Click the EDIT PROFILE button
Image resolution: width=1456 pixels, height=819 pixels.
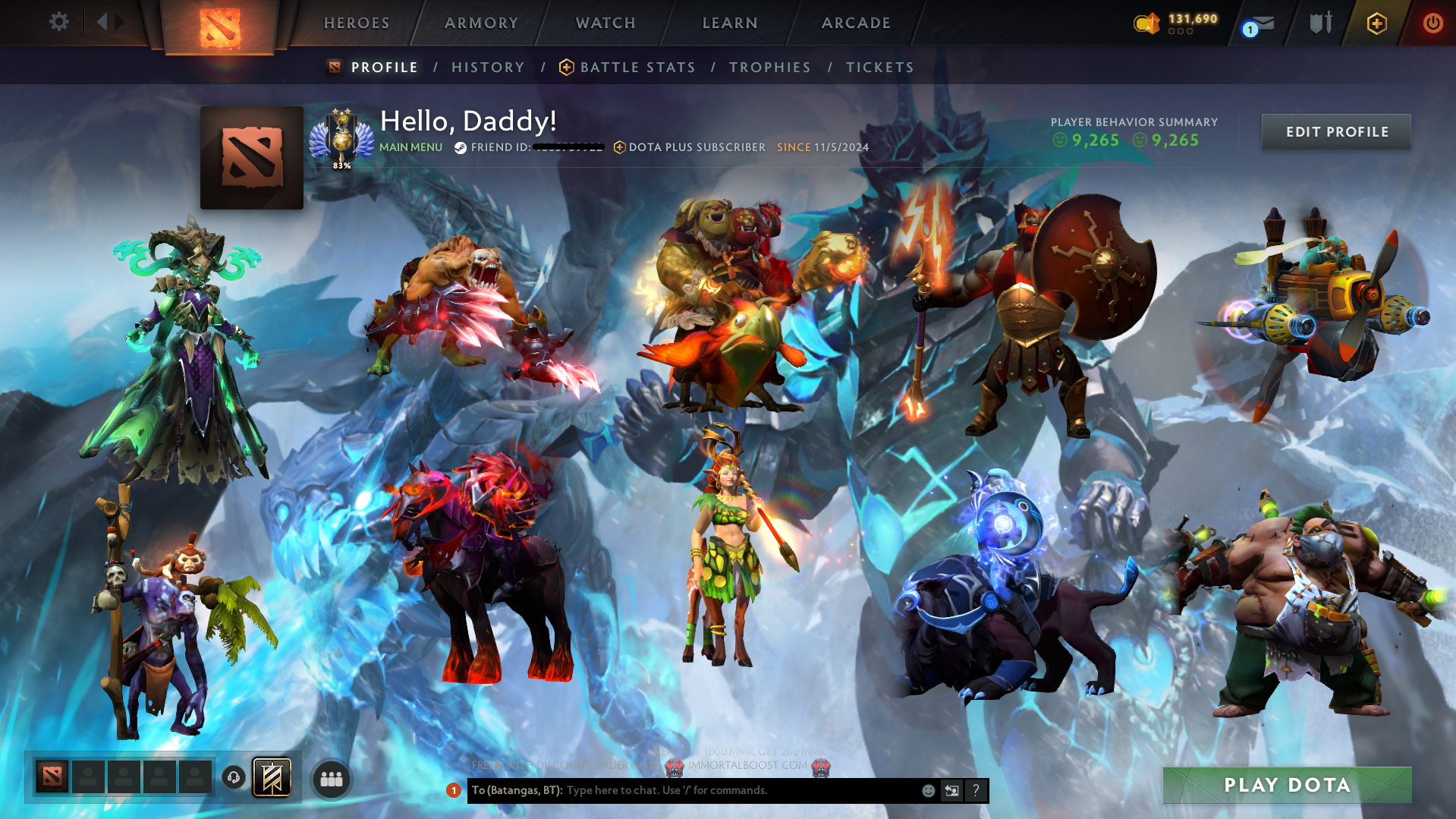click(x=1335, y=131)
